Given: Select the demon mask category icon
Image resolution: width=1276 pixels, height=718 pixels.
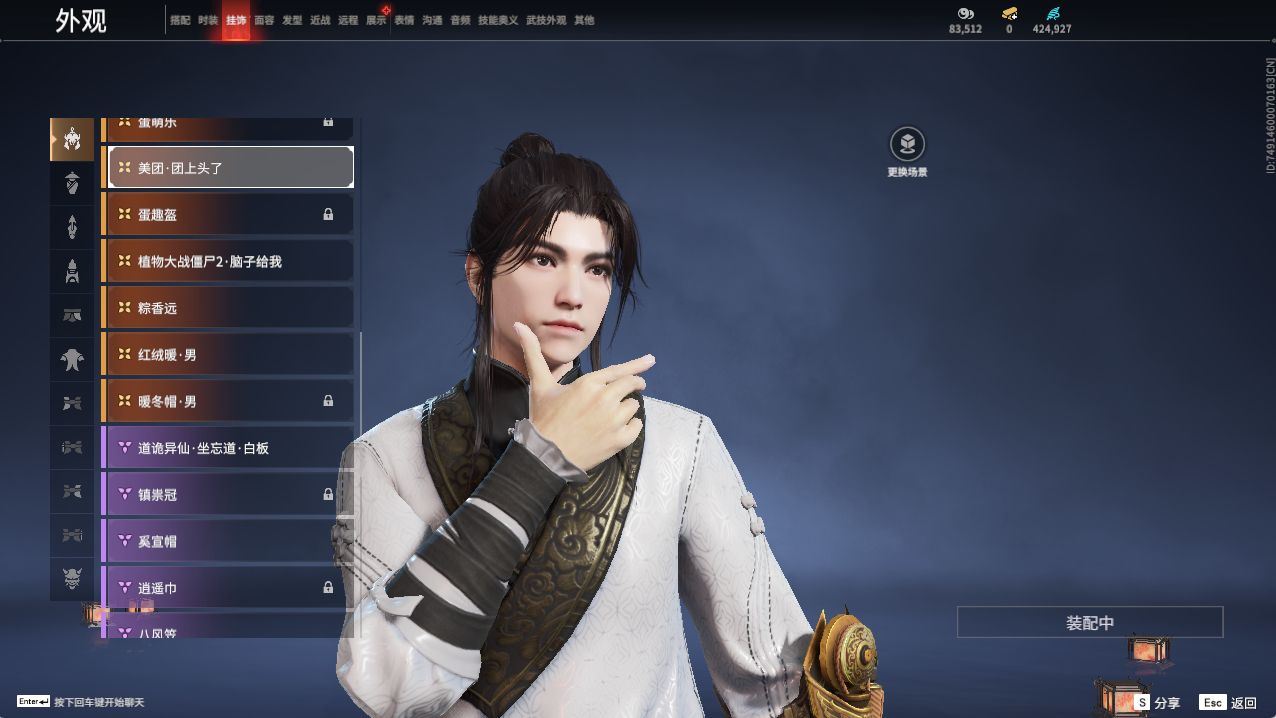Looking at the screenshot, I should click(x=72, y=579).
